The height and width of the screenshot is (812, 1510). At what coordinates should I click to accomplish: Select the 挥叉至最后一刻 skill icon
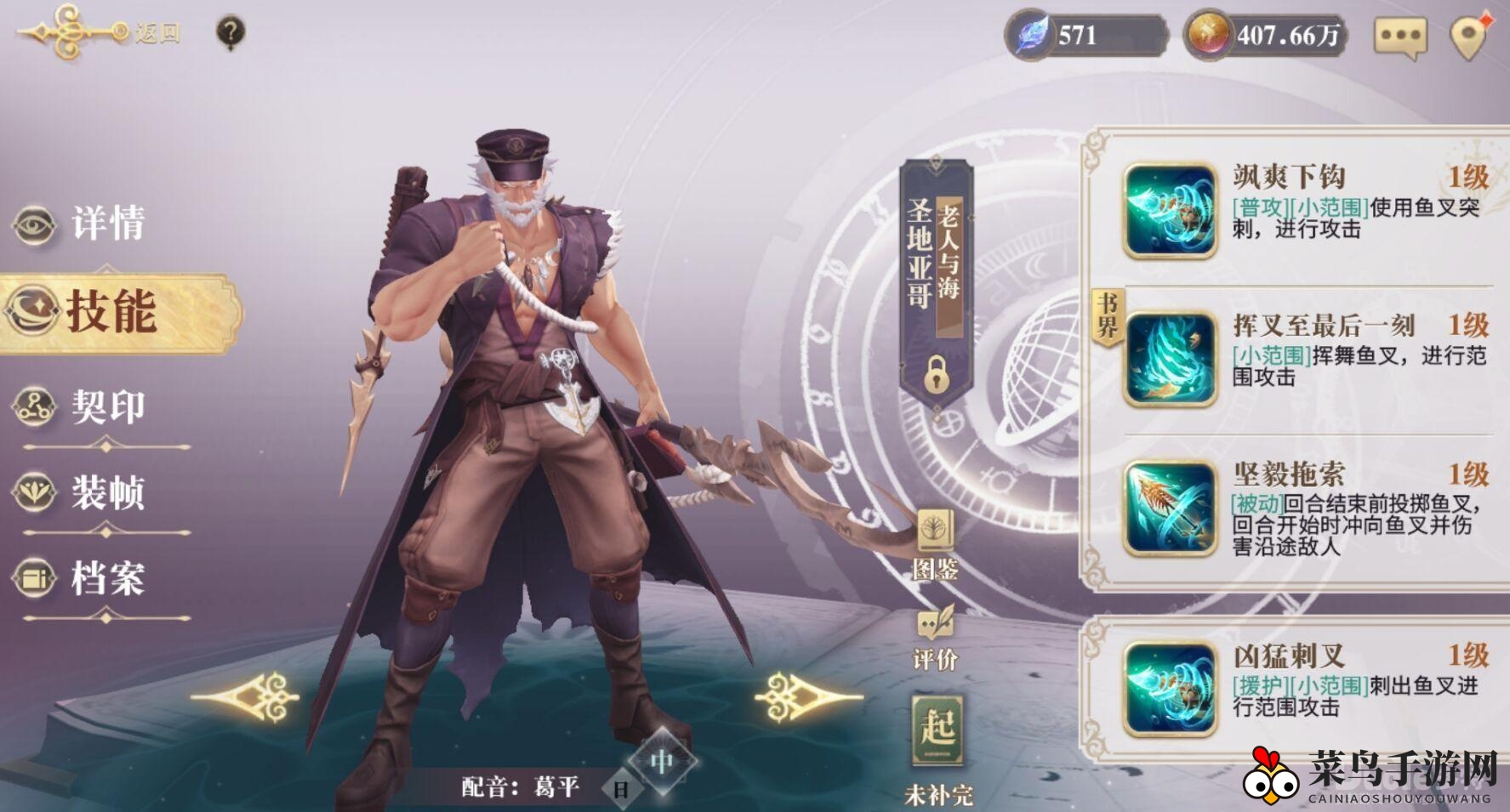click(x=1170, y=359)
